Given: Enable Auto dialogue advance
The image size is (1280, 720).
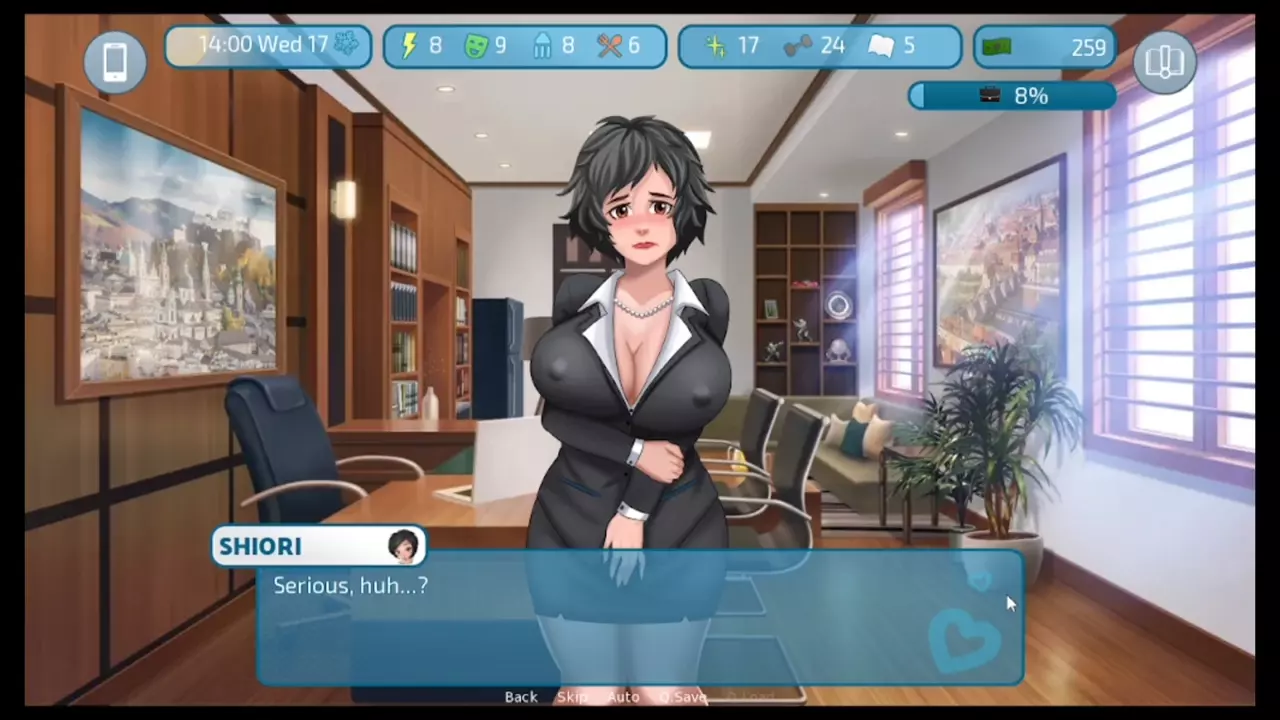Looking at the screenshot, I should (x=623, y=697).
